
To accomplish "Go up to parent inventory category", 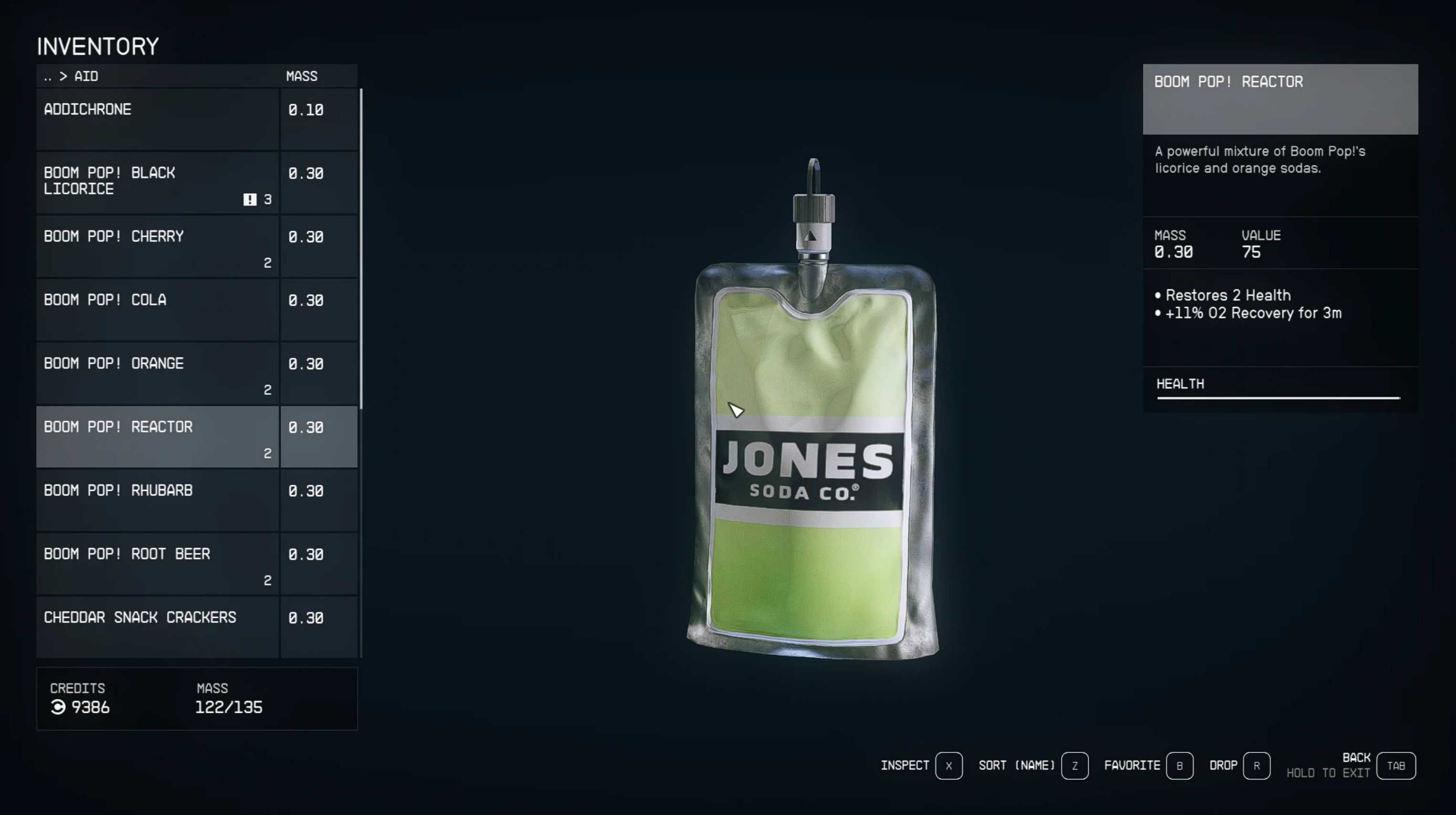I will coord(47,76).
